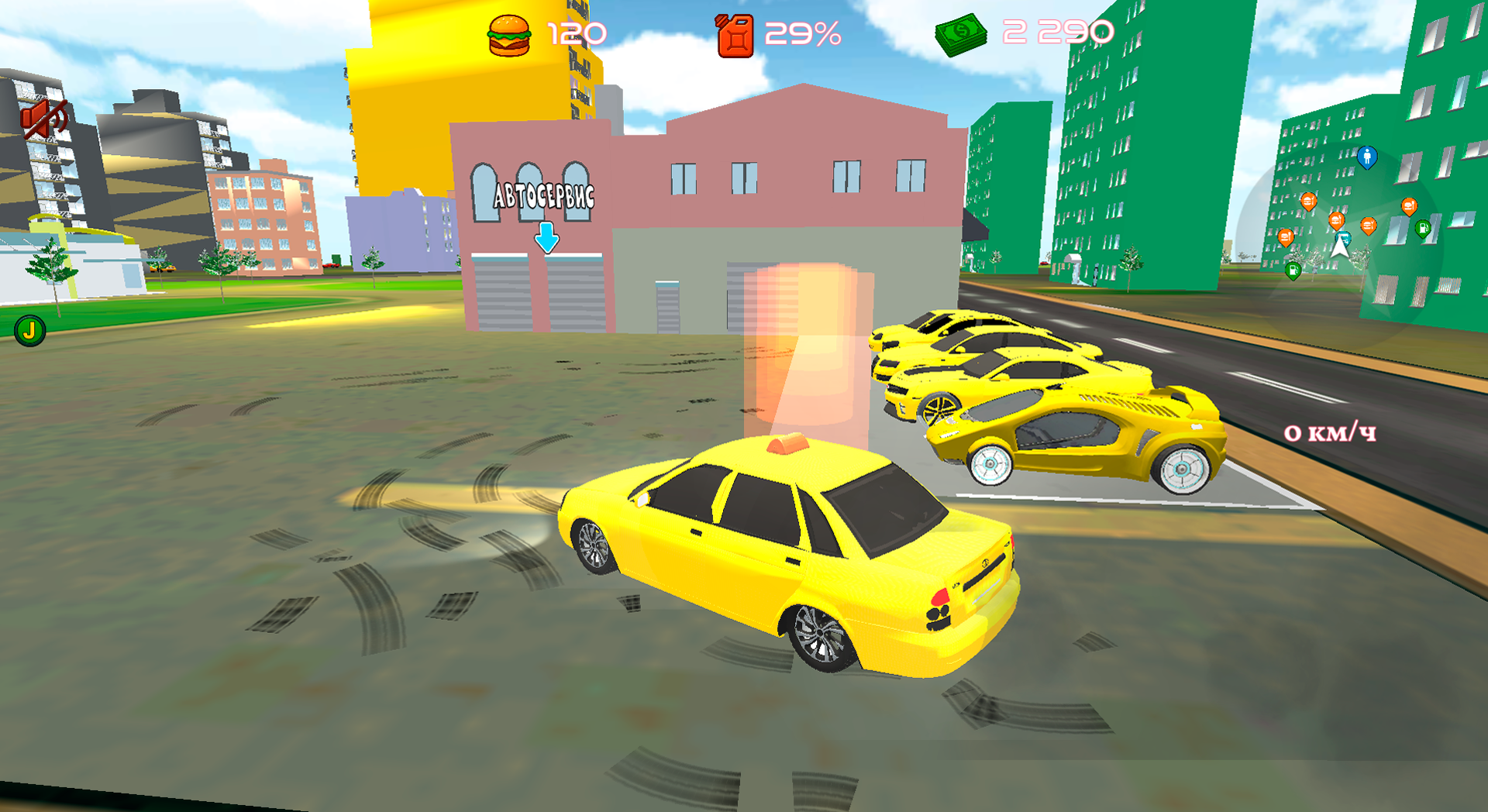Click the second green fuel pin on minimap
This screenshot has height=812, width=1488.
coord(1293,271)
